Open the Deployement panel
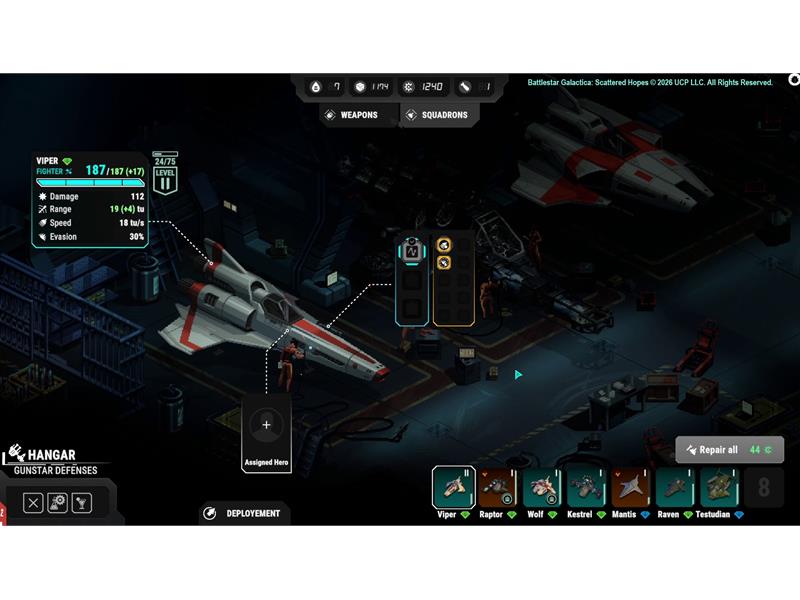800x600 pixels. 245,513
